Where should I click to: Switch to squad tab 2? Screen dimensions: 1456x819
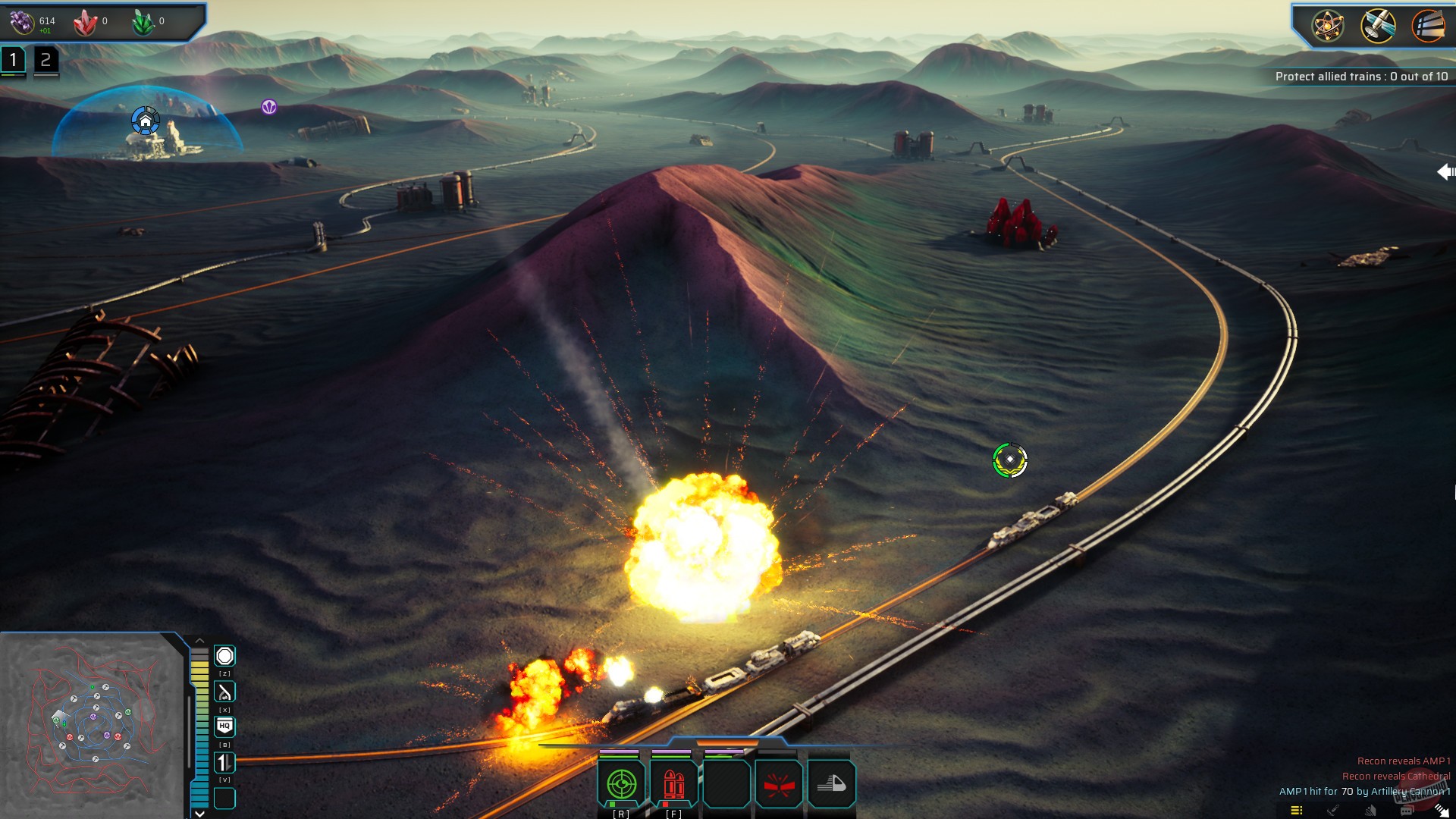click(x=47, y=59)
